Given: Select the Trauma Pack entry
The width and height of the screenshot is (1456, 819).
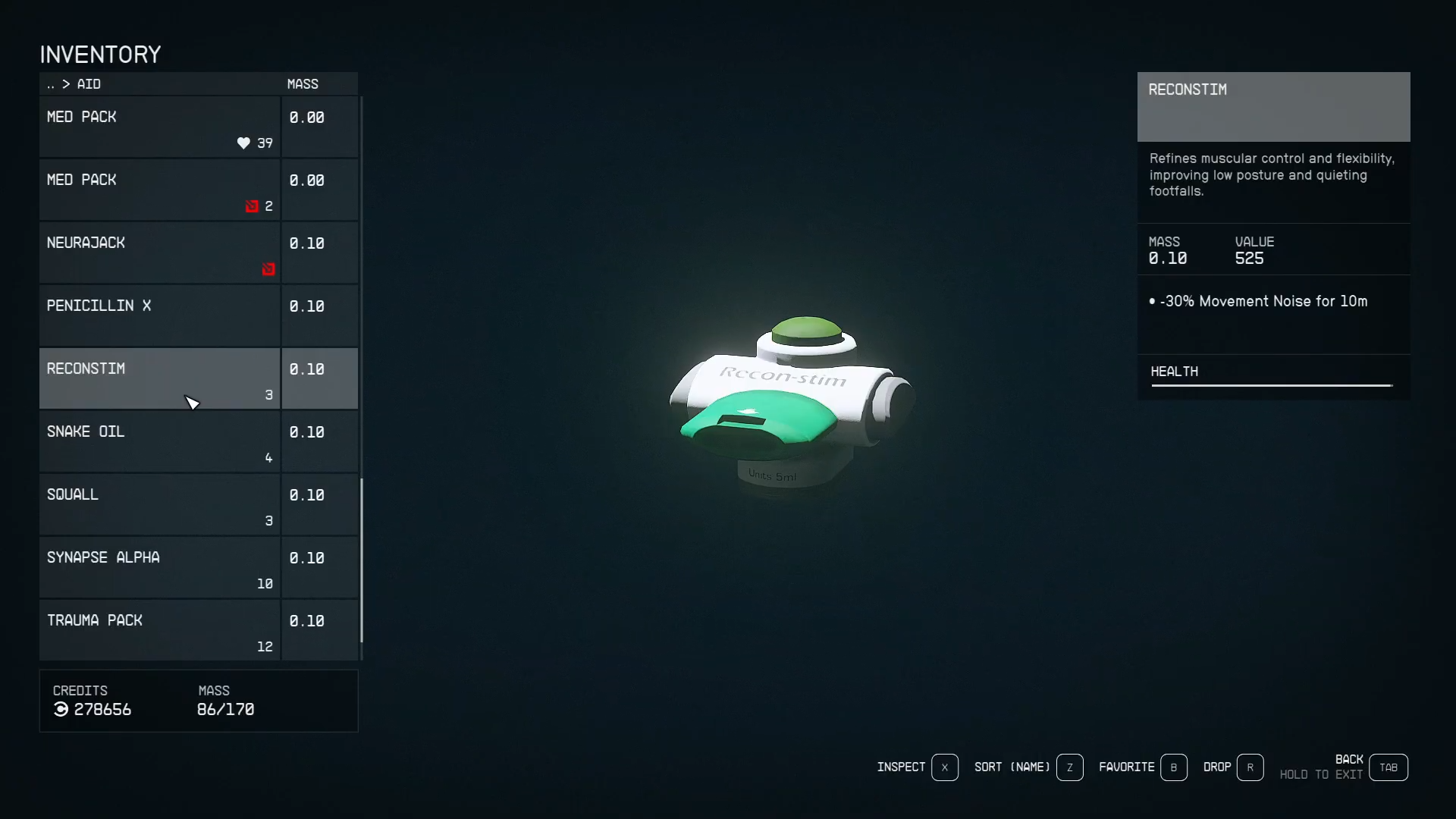Looking at the screenshot, I should coord(159,631).
